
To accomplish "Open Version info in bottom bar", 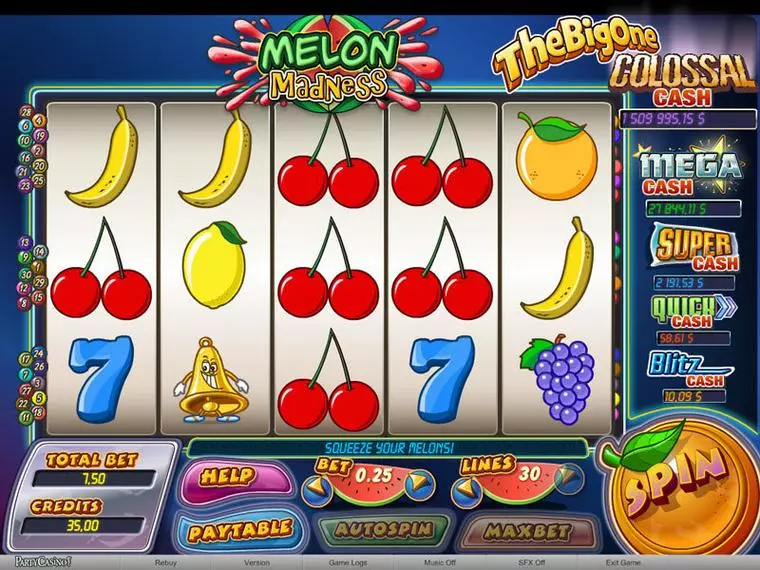I will tap(256, 563).
